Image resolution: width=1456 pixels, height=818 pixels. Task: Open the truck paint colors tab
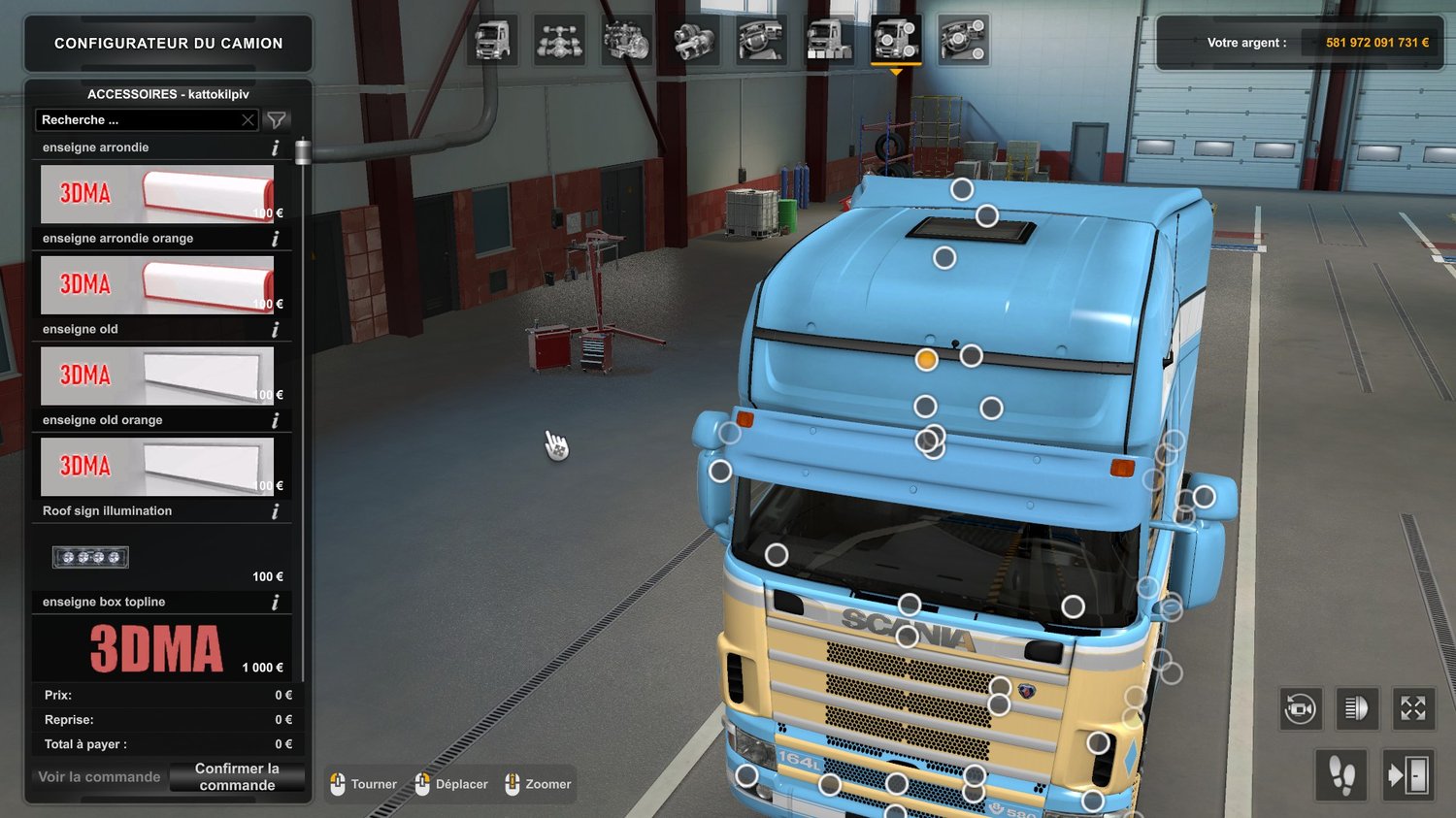point(828,41)
